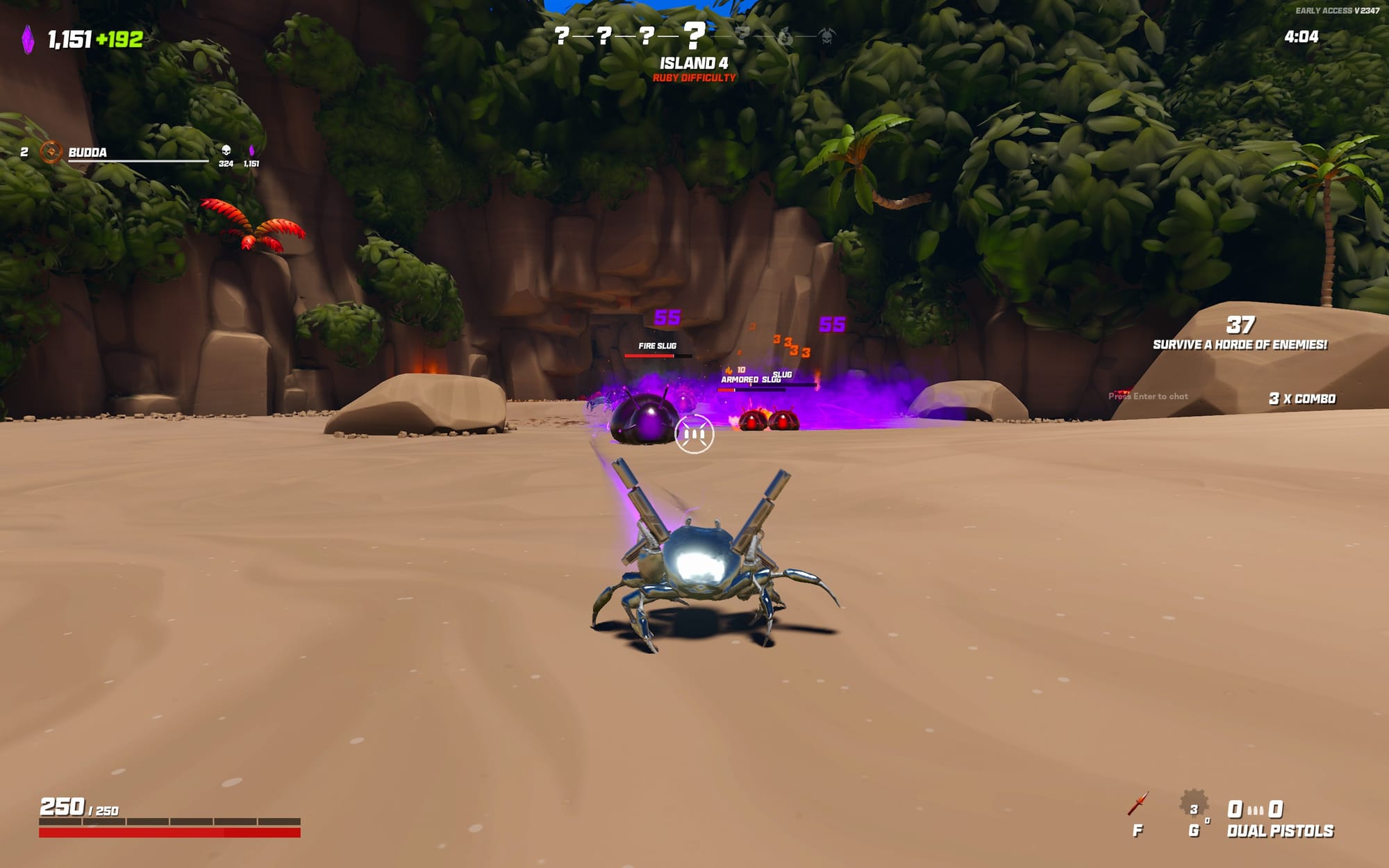Click the purple crystal currency icon

28,40
